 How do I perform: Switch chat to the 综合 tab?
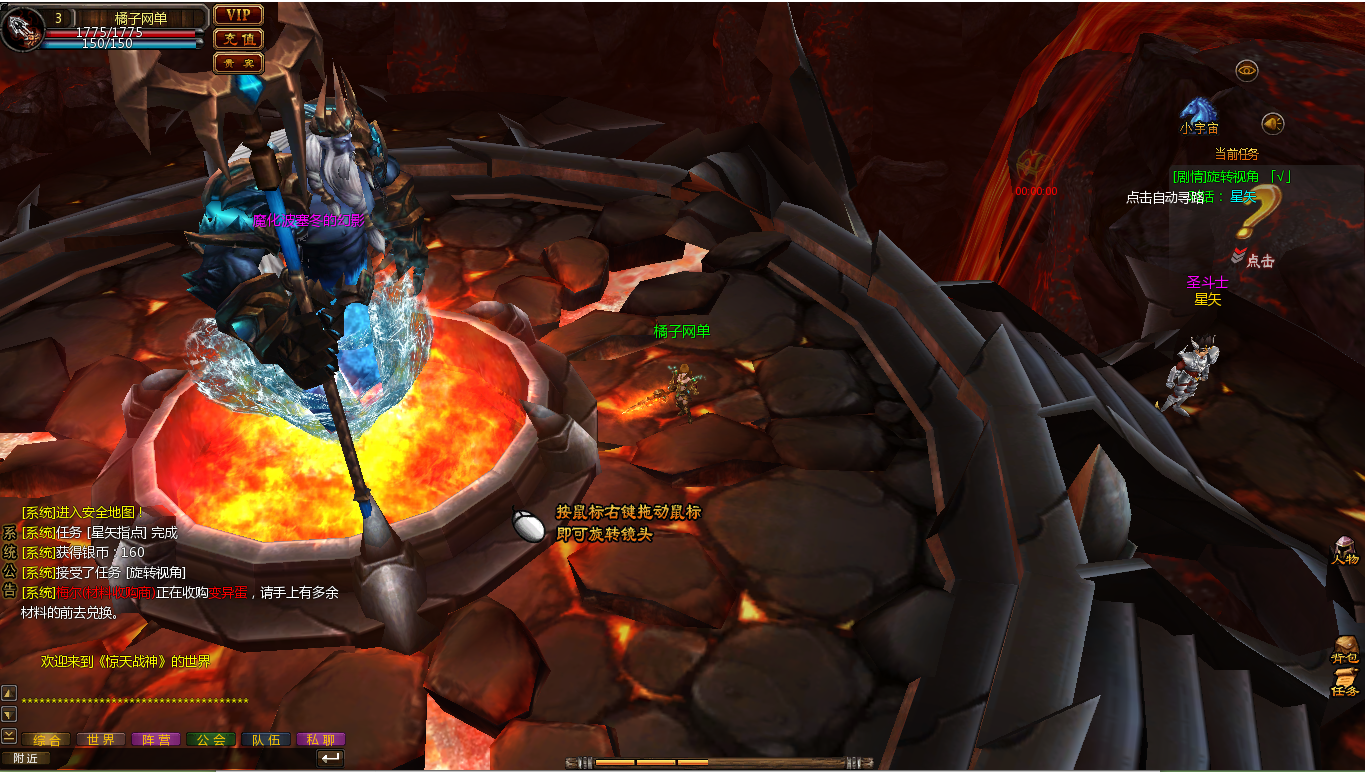(x=48, y=740)
